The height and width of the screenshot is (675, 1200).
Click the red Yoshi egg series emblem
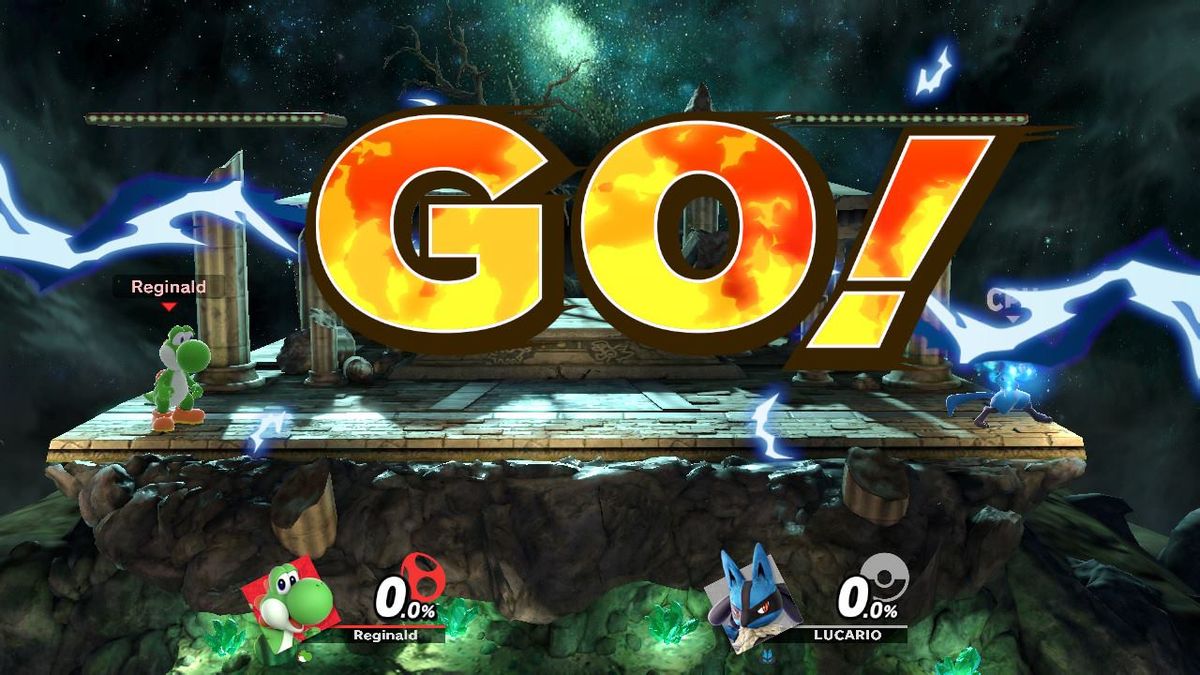[x=422, y=577]
